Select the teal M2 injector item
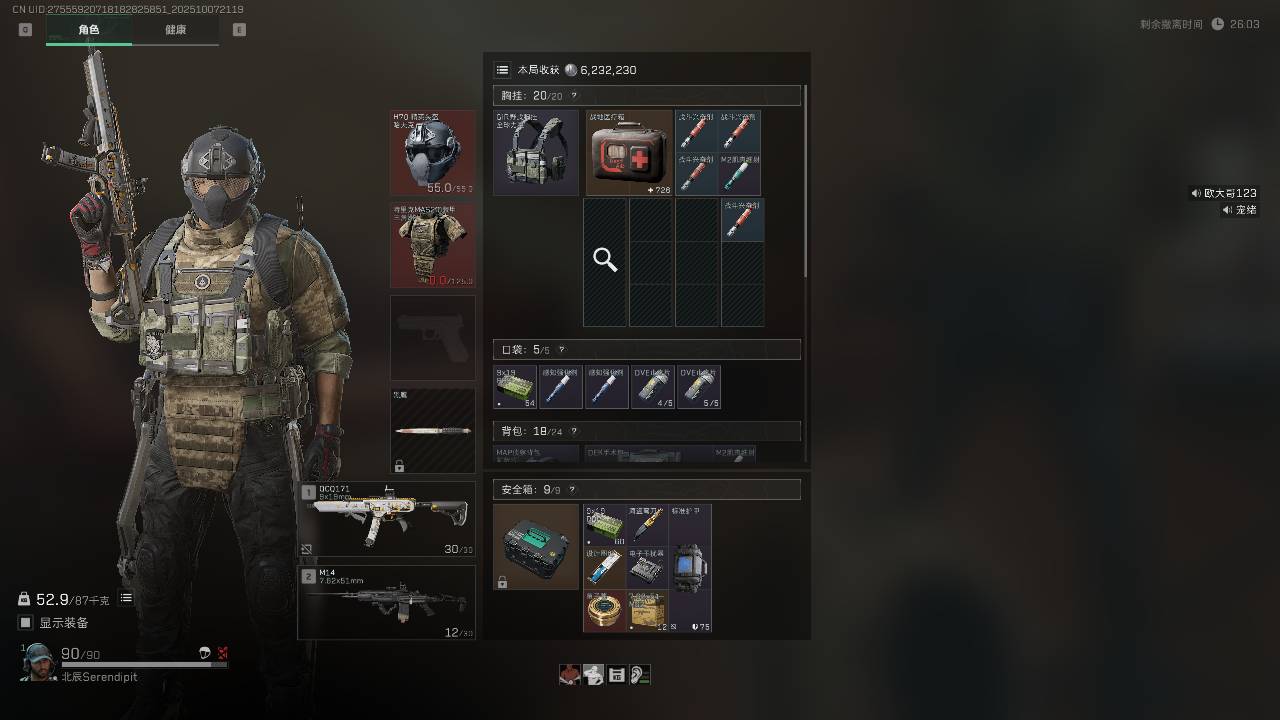This screenshot has width=1280, height=720. tap(742, 174)
